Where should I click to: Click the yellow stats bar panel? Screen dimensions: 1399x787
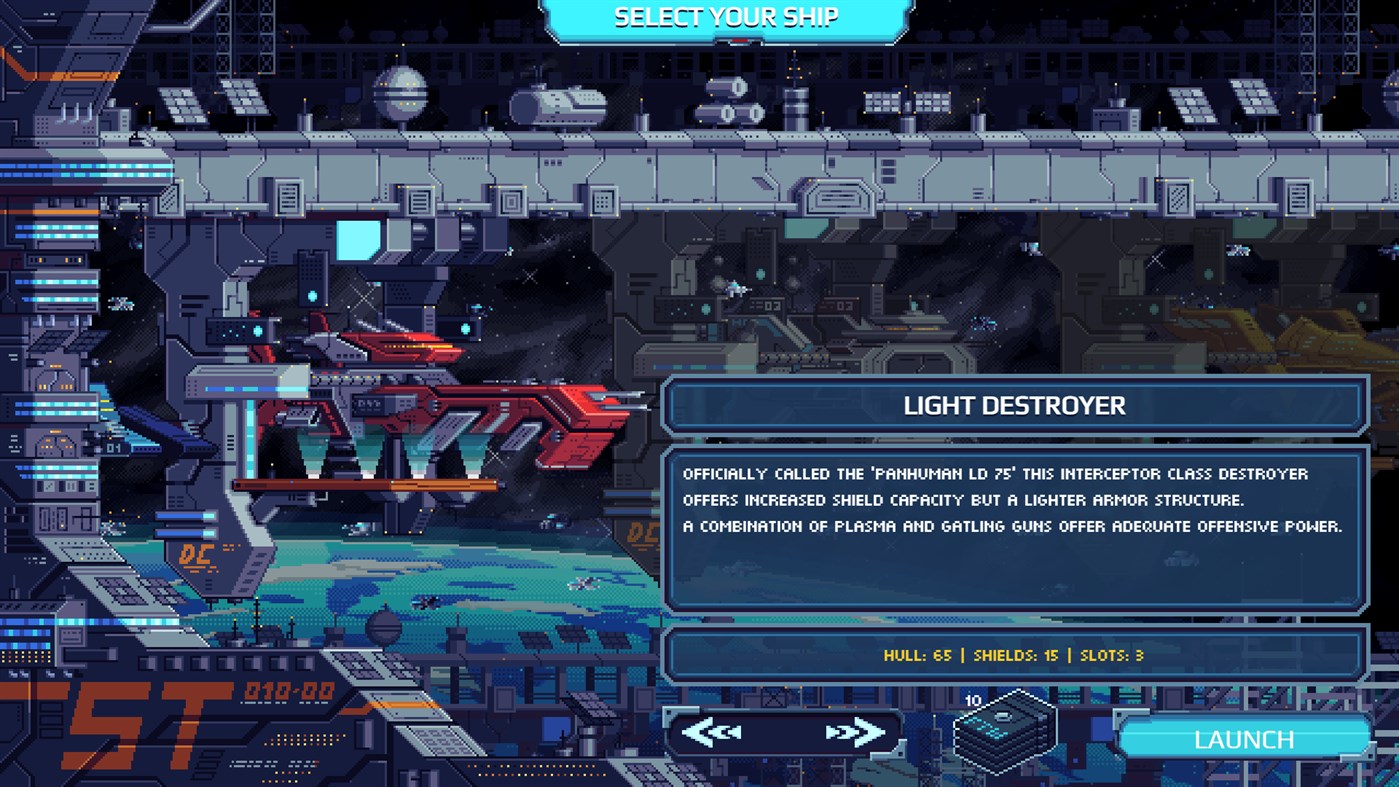point(1014,654)
